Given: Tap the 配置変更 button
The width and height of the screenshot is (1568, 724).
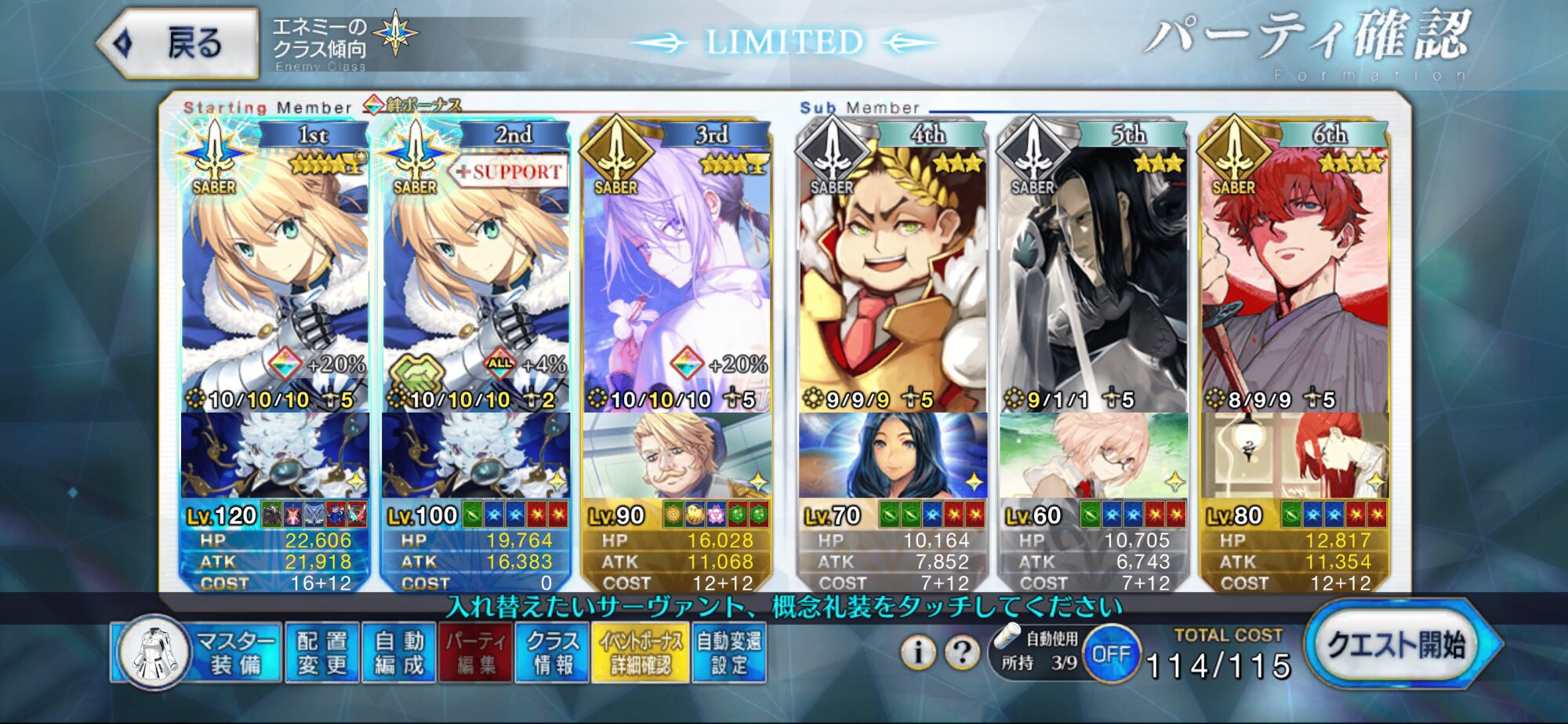Looking at the screenshot, I should coord(321,653).
